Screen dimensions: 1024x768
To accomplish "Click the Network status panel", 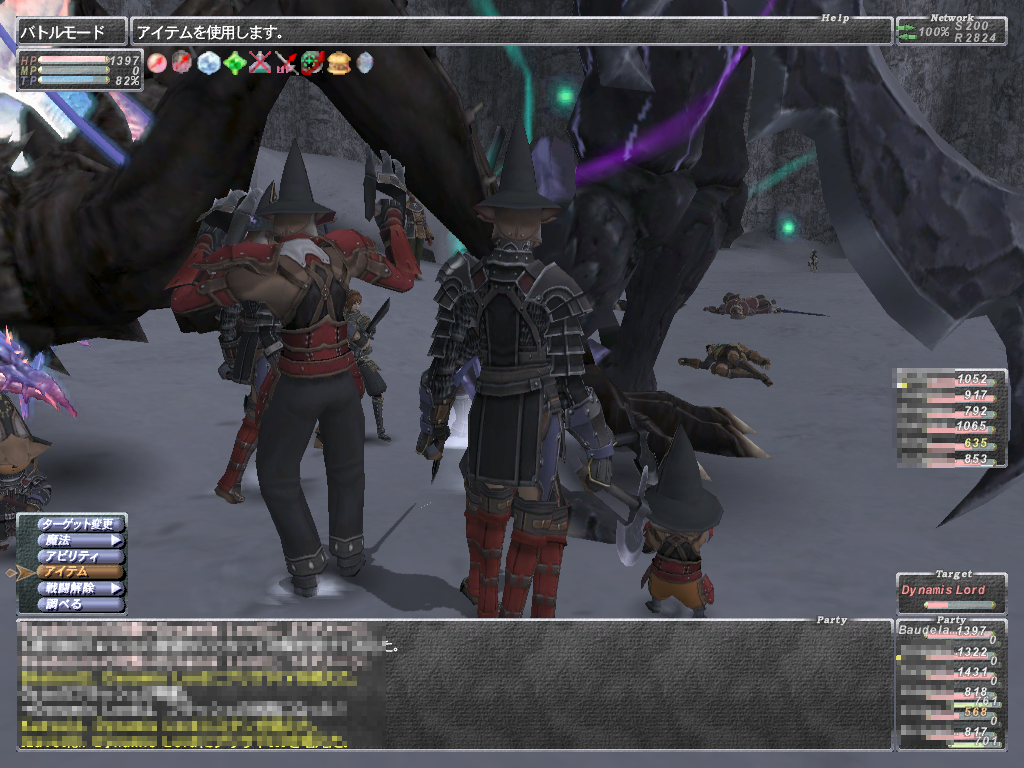I will [950, 32].
